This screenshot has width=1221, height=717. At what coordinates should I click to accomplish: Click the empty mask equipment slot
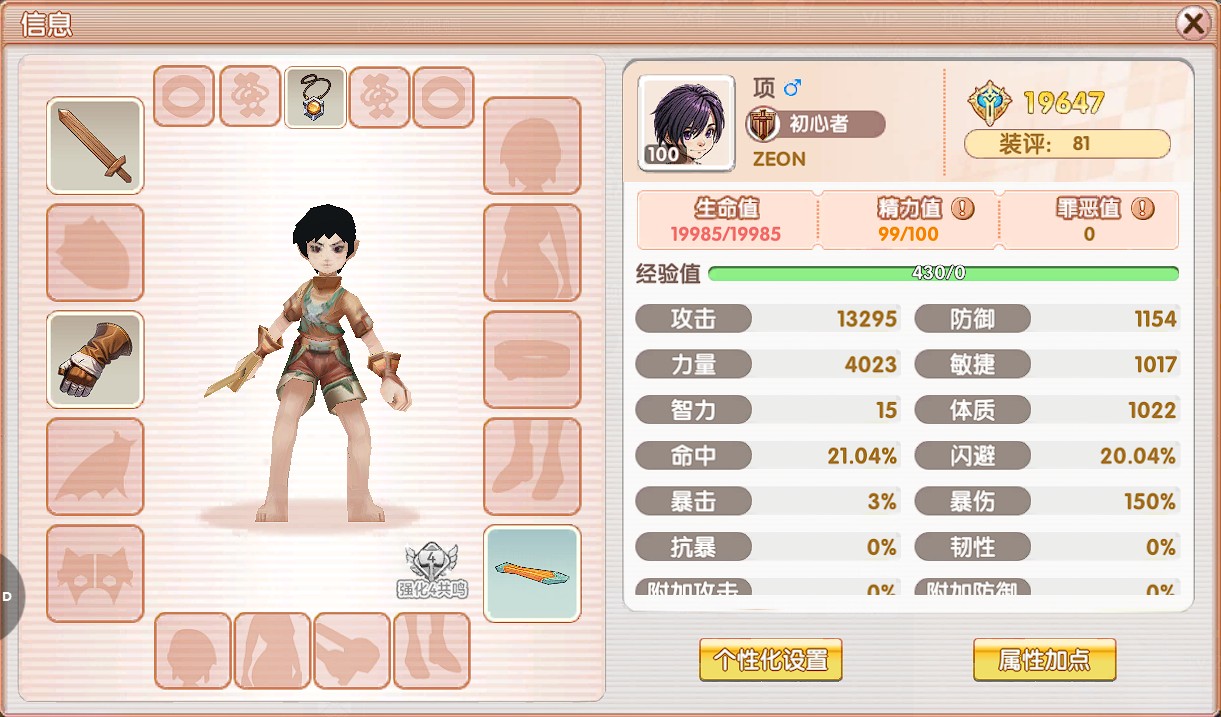[x=95, y=573]
